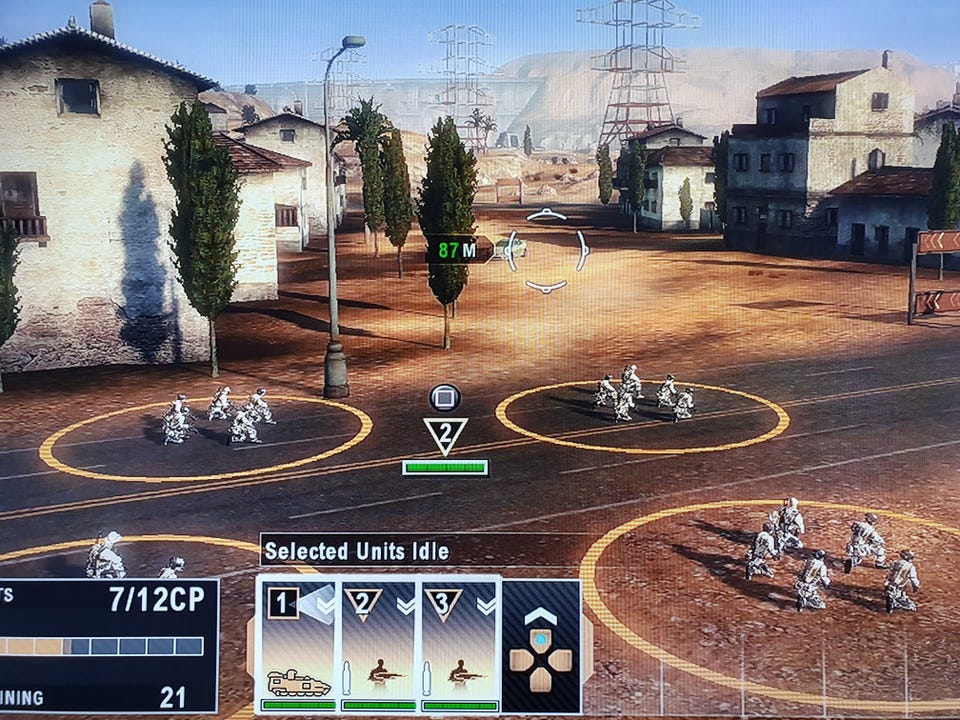This screenshot has height=720, width=960.
Task: Click the triangular unit 2 marker above the road
Action: [445, 436]
